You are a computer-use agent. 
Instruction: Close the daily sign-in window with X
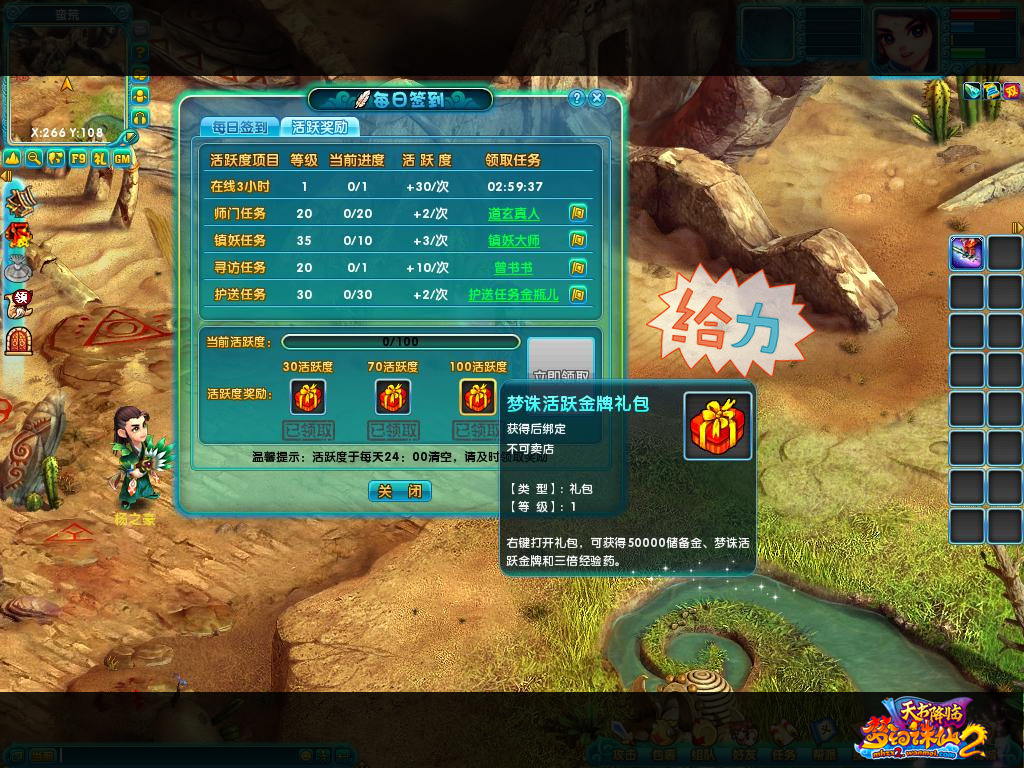597,98
